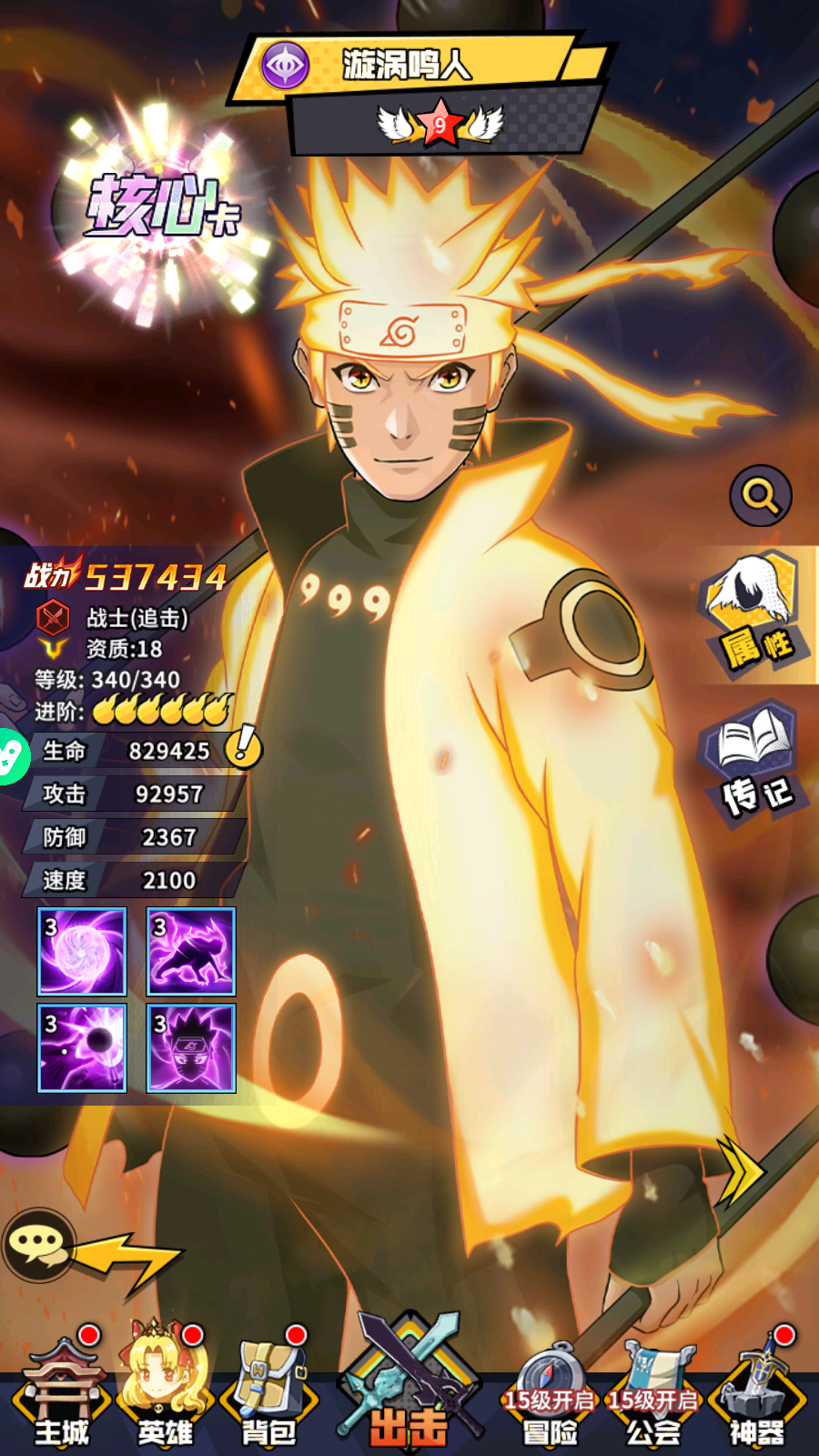Select the purple Rasengan orb skill
The width and height of the screenshot is (819, 1456).
coord(82,951)
